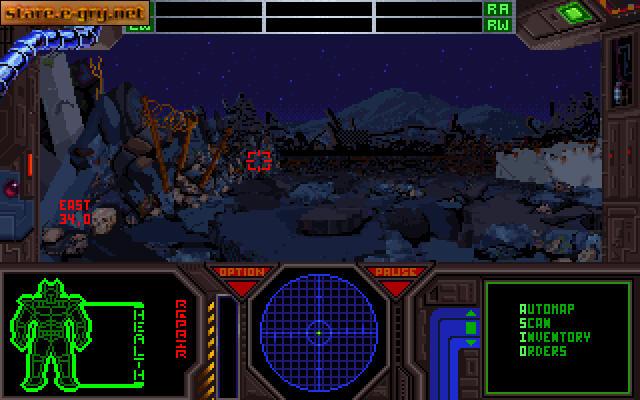Image resolution: width=640 pixels, height=400 pixels.
Task: Open the Inventory menu entry
Action: pyautogui.click(x=554, y=337)
